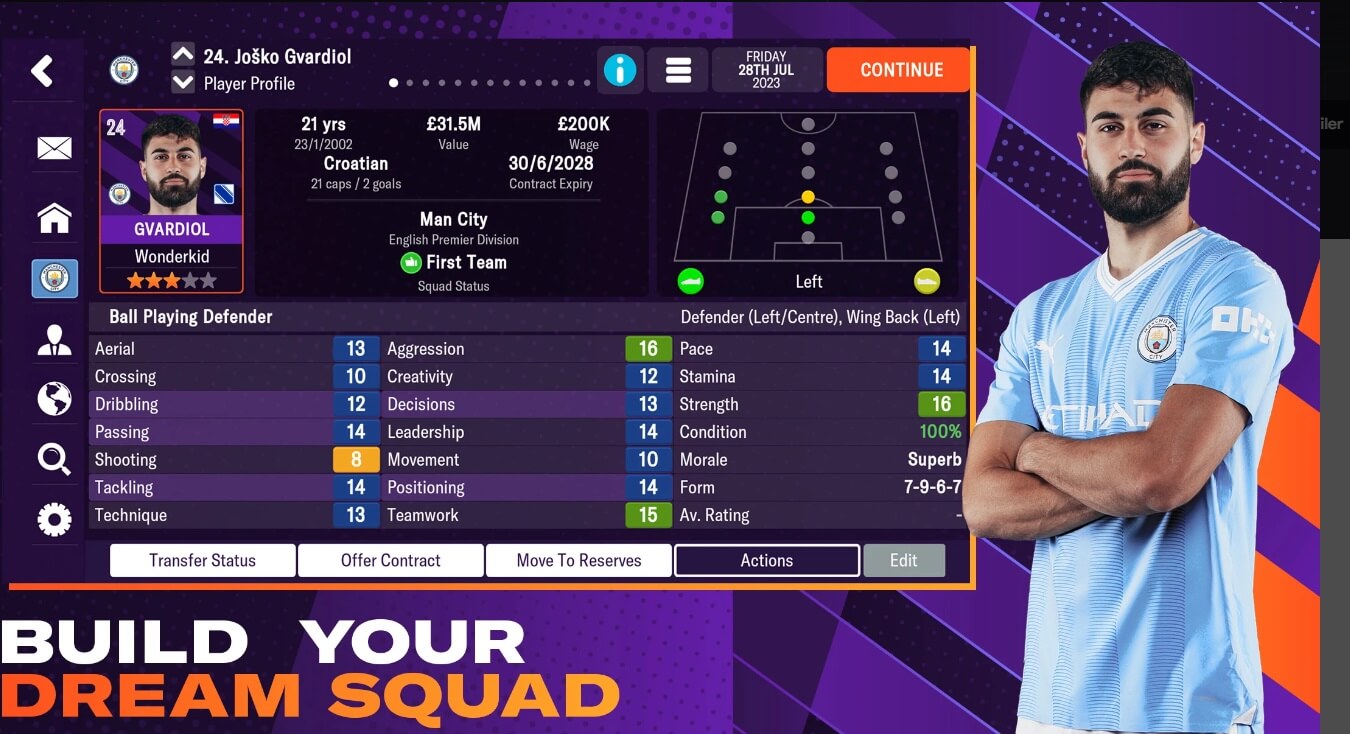
Task: Open date panel showing Friday 28th July
Action: pos(767,69)
